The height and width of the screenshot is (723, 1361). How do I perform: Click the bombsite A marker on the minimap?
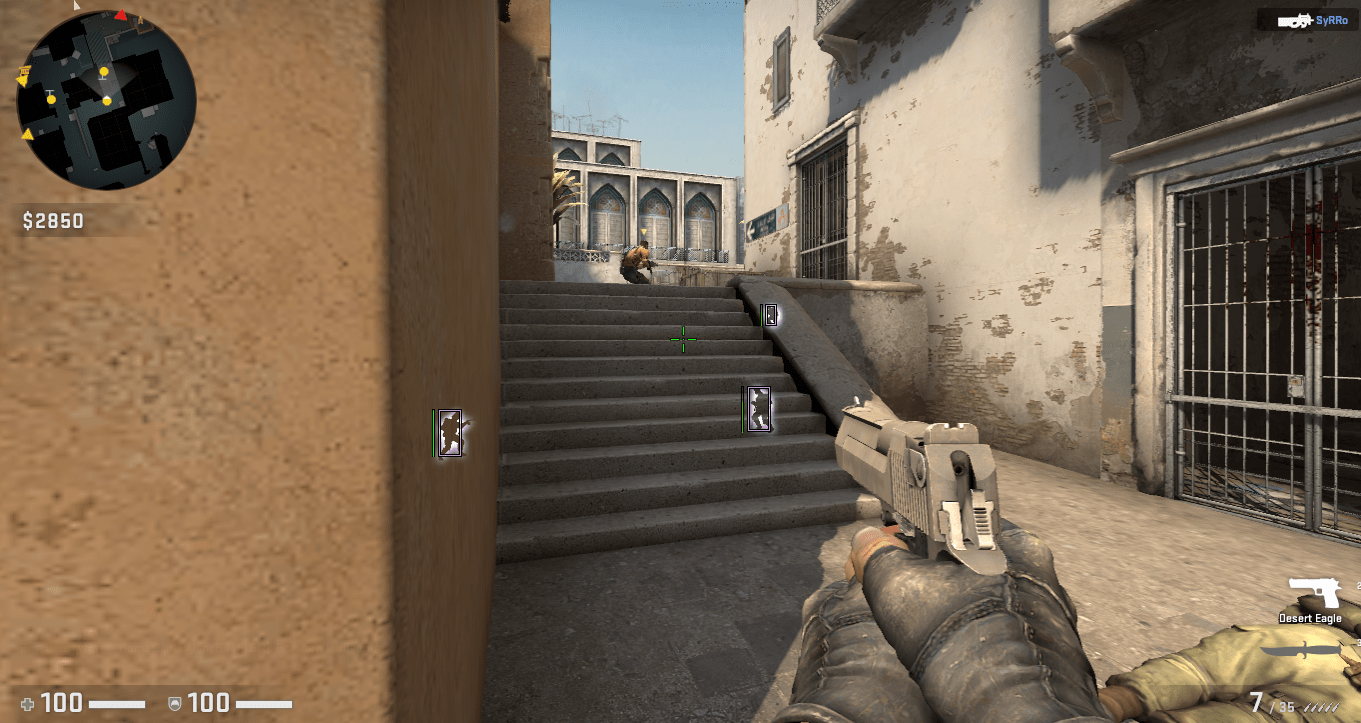pos(140,20)
